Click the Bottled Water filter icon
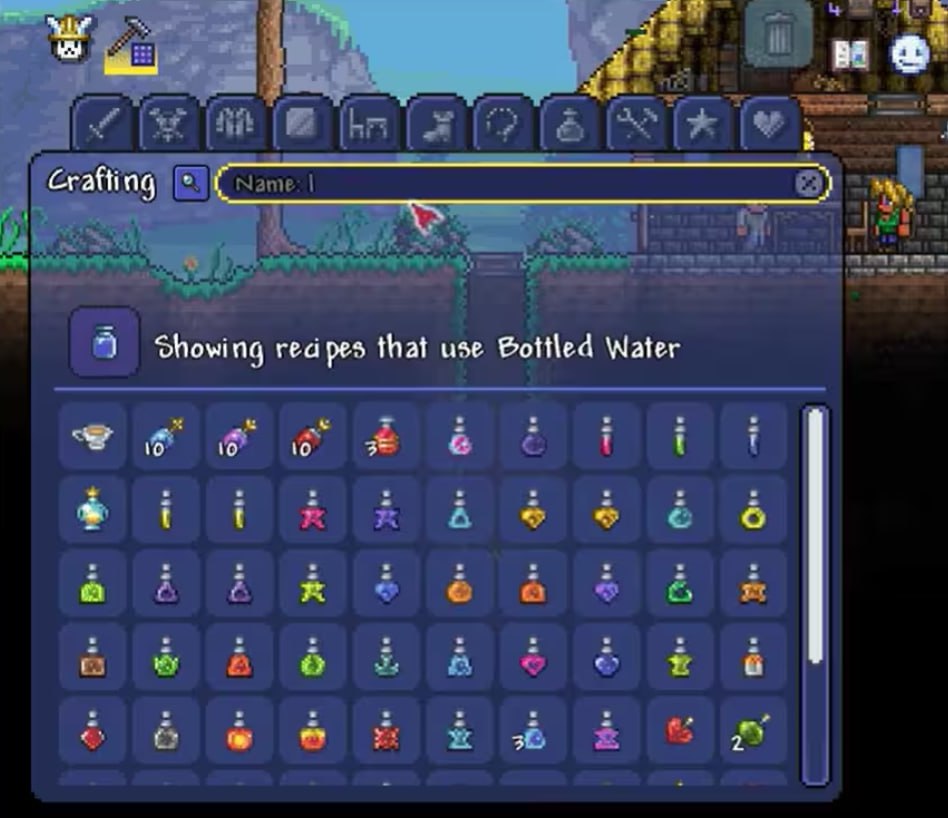This screenshot has width=948, height=818. pyautogui.click(x=104, y=343)
